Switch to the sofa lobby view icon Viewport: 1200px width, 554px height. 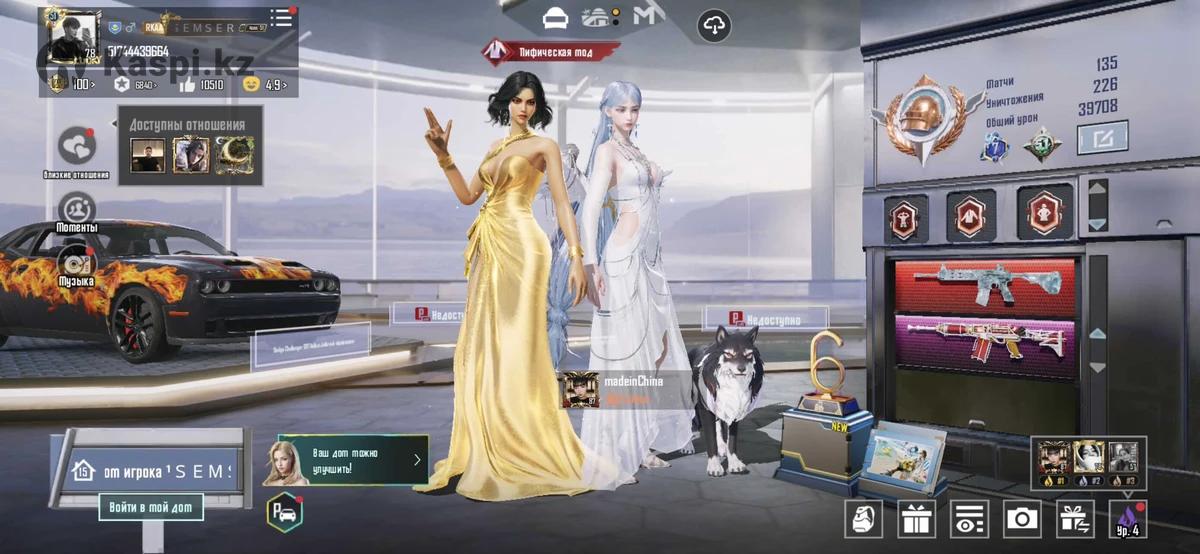[x=555, y=18]
